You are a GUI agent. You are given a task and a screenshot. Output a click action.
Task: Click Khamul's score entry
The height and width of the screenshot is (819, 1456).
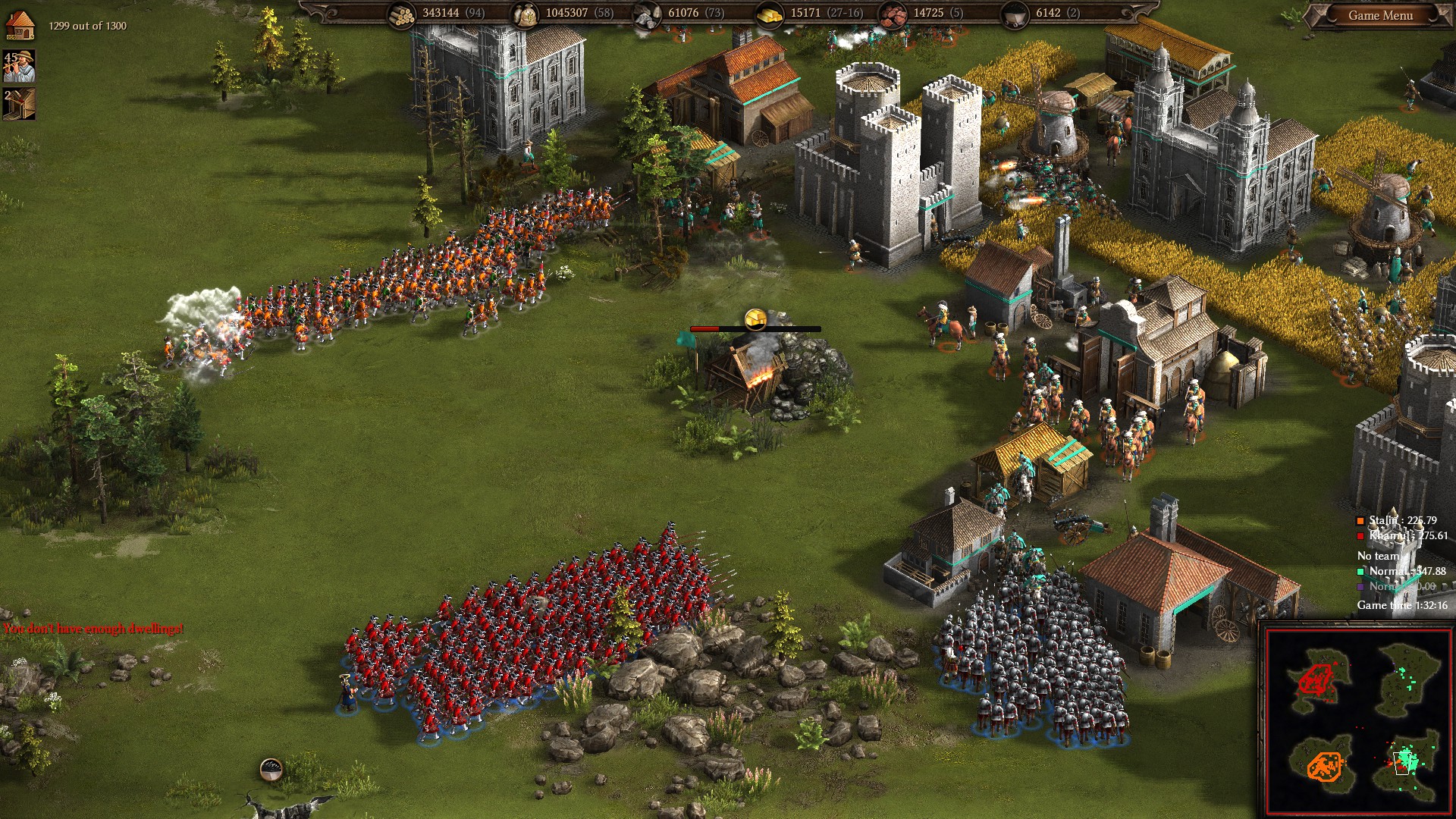[x=1407, y=536]
